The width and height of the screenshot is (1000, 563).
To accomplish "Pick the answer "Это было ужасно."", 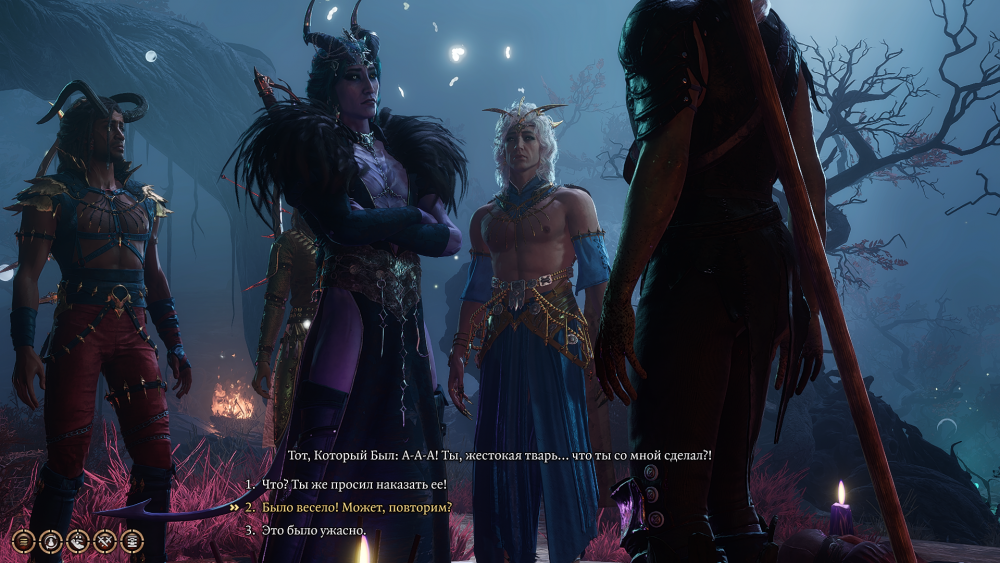I will pos(314,530).
